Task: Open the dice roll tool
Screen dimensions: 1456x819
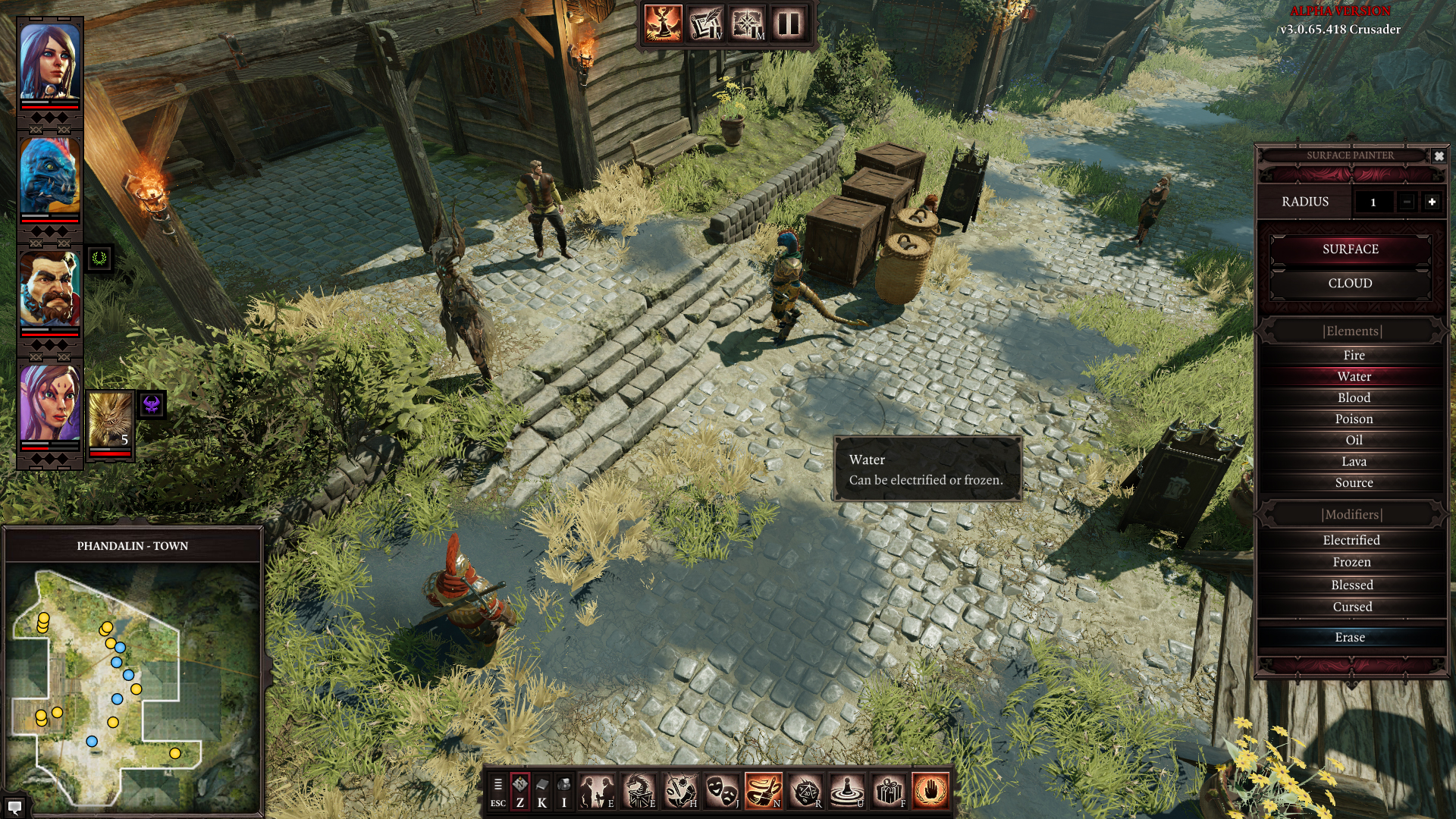Action: 805,791
